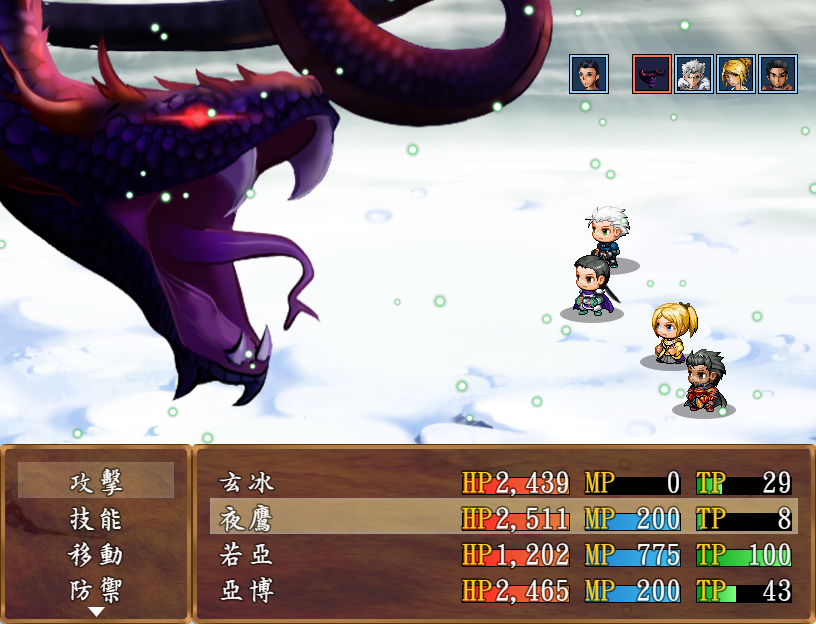Click the dark-haired turn order portrait
Image resolution: width=816 pixels, height=624 pixels.
point(589,74)
